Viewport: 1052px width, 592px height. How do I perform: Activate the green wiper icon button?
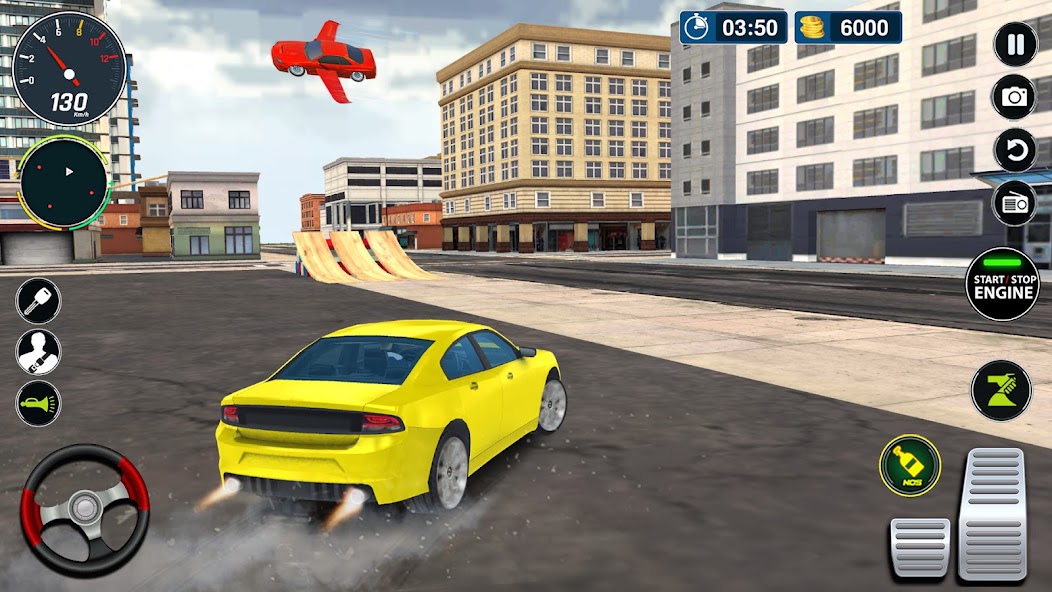point(1001,390)
